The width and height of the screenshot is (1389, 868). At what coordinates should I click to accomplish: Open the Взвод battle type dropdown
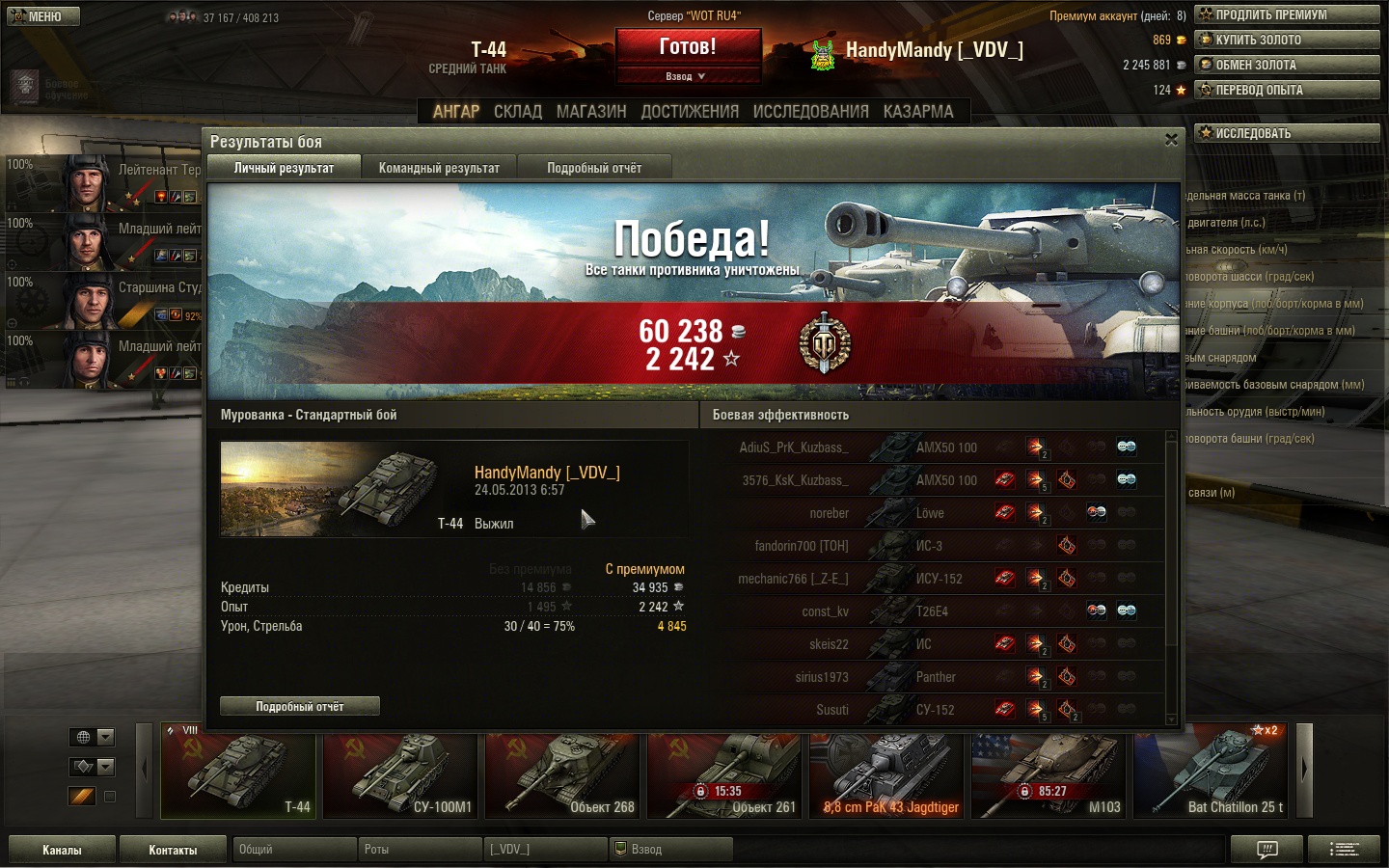click(687, 76)
